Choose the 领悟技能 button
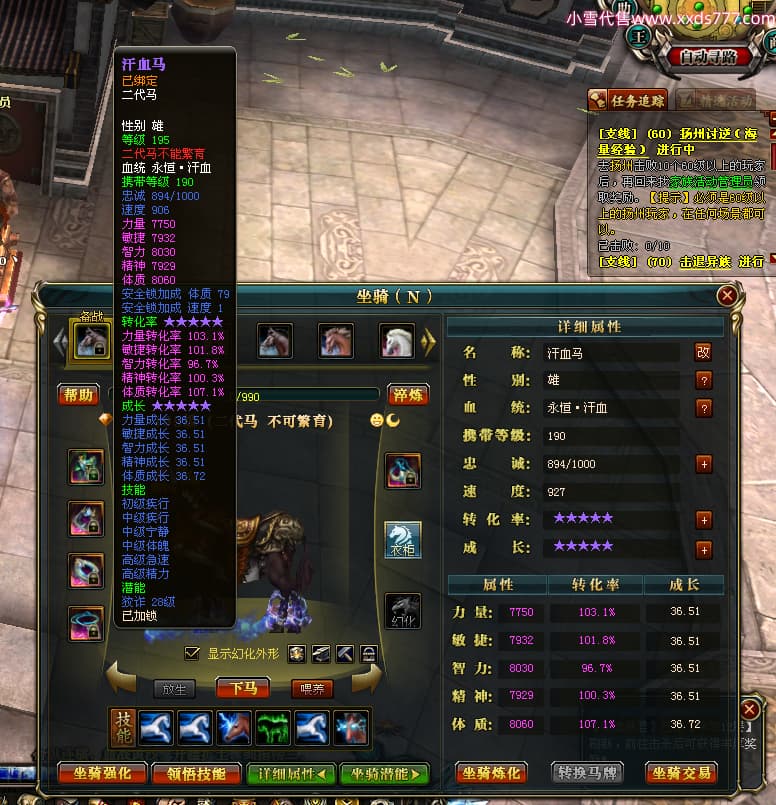776x805 pixels. pyautogui.click(x=195, y=773)
